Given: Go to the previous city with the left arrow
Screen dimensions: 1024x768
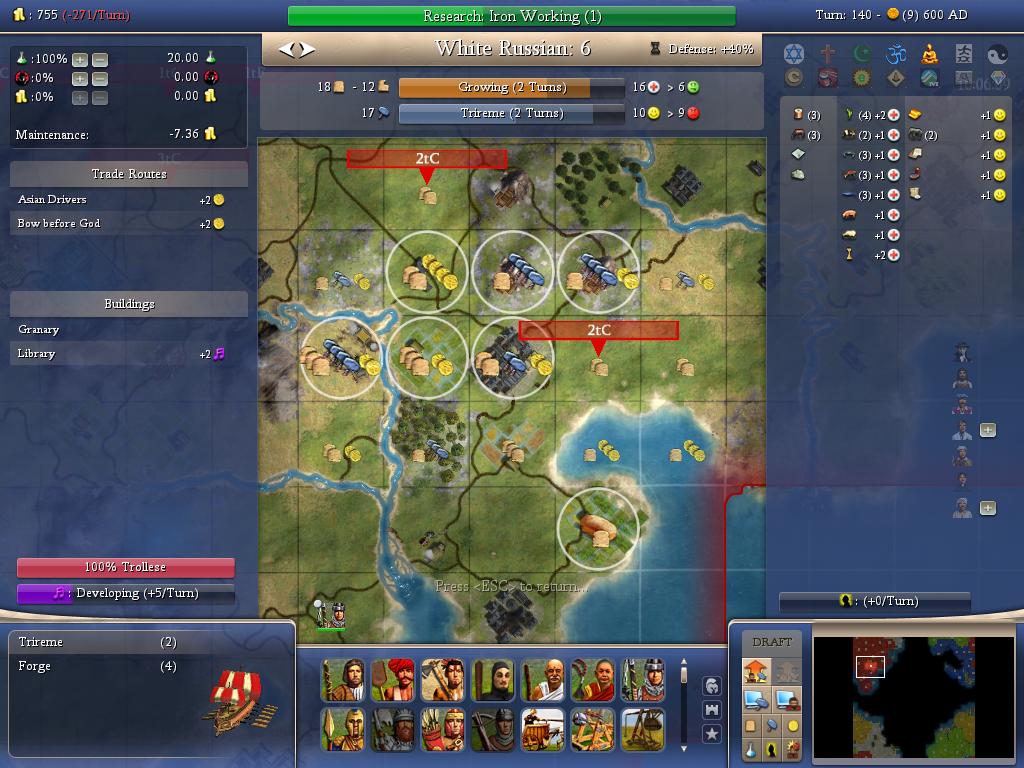Looking at the screenshot, I should pyautogui.click(x=285, y=48).
